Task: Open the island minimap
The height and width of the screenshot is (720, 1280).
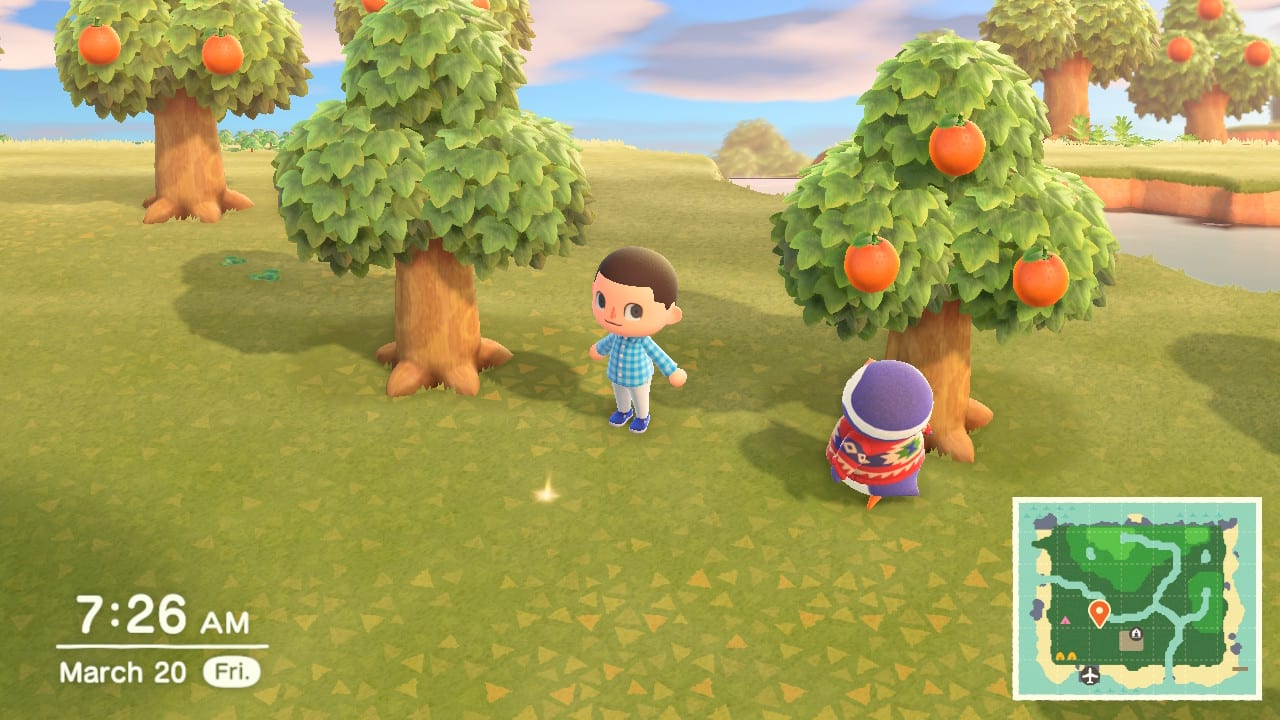Action: pyautogui.click(x=1136, y=598)
